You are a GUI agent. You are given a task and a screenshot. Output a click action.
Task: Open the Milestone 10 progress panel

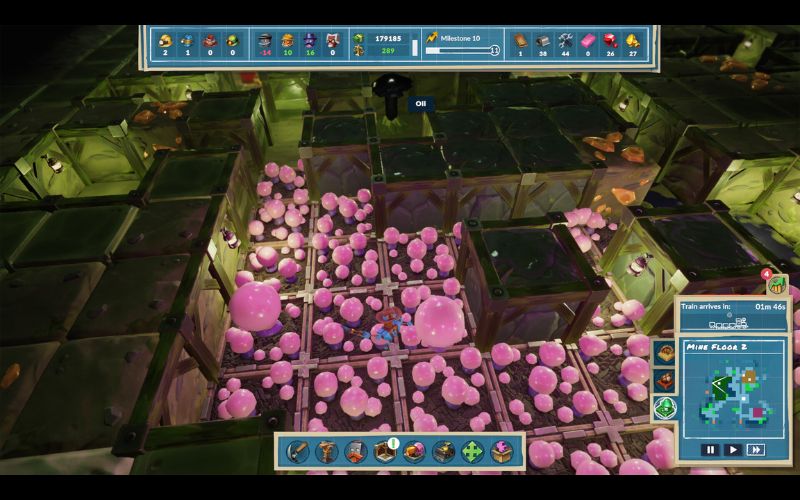(463, 43)
